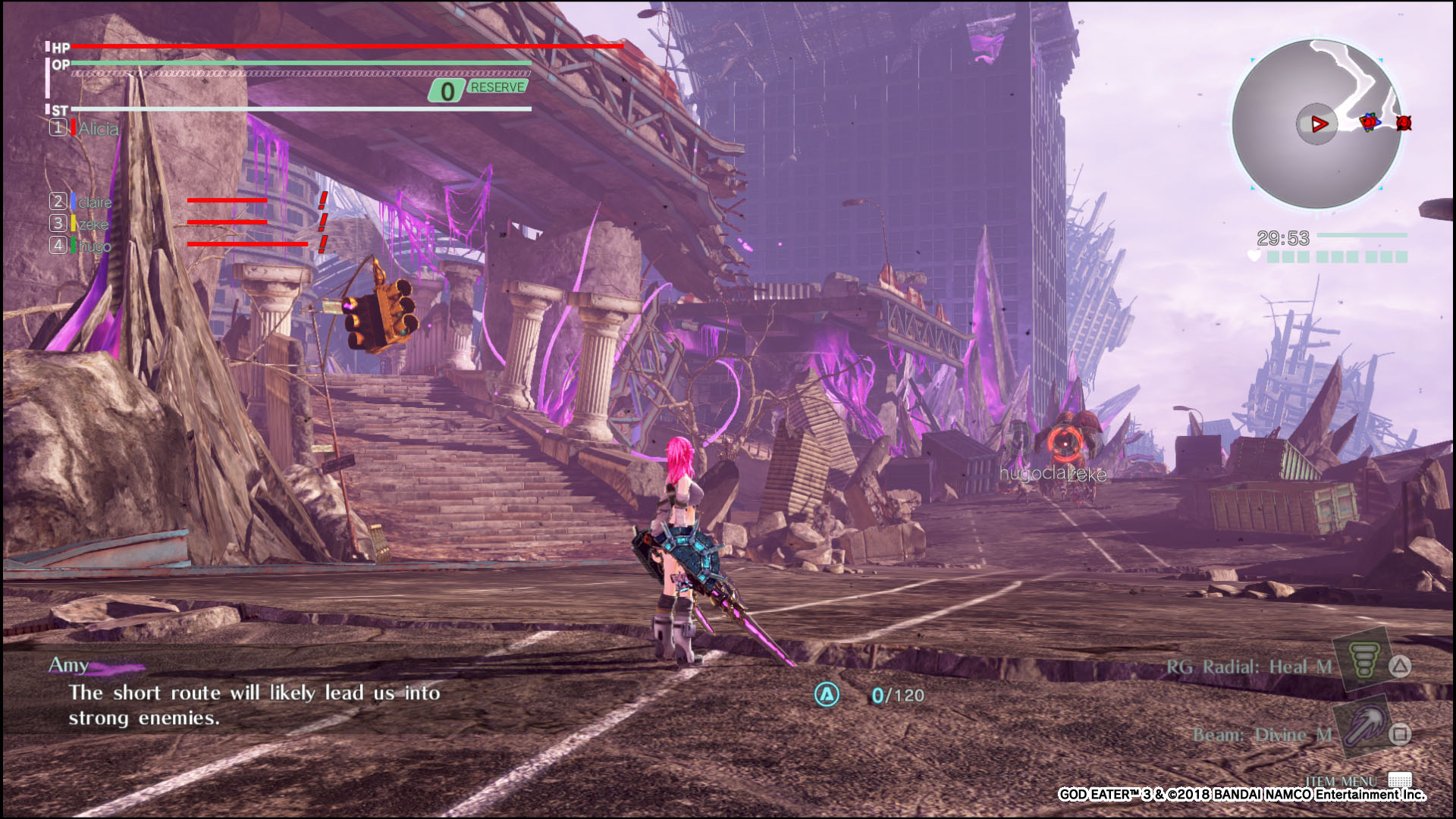Select party member claire
Image resolution: width=1456 pixels, height=819 pixels.
click(94, 202)
